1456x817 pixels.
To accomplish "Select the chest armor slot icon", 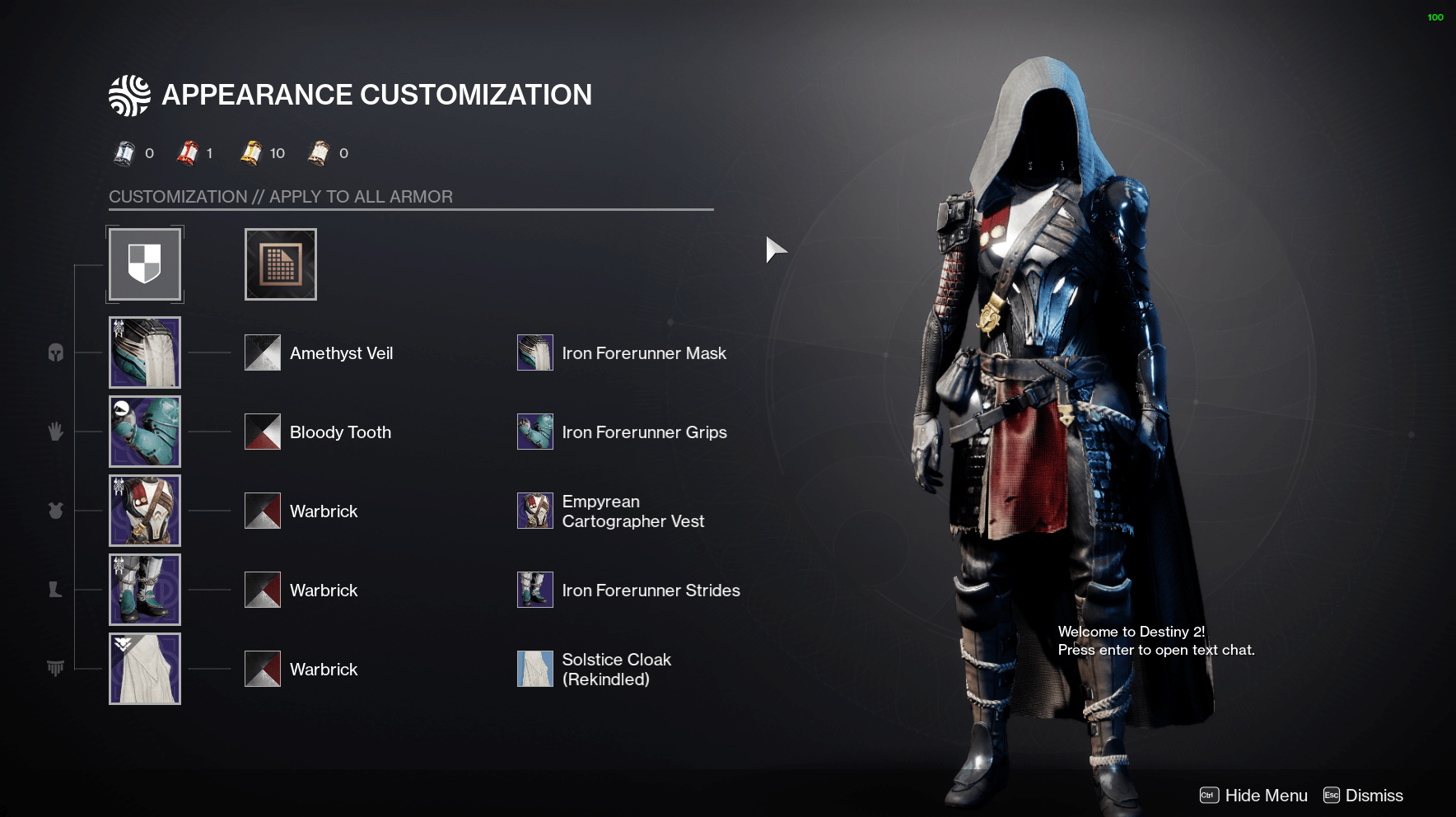I will point(55,511).
